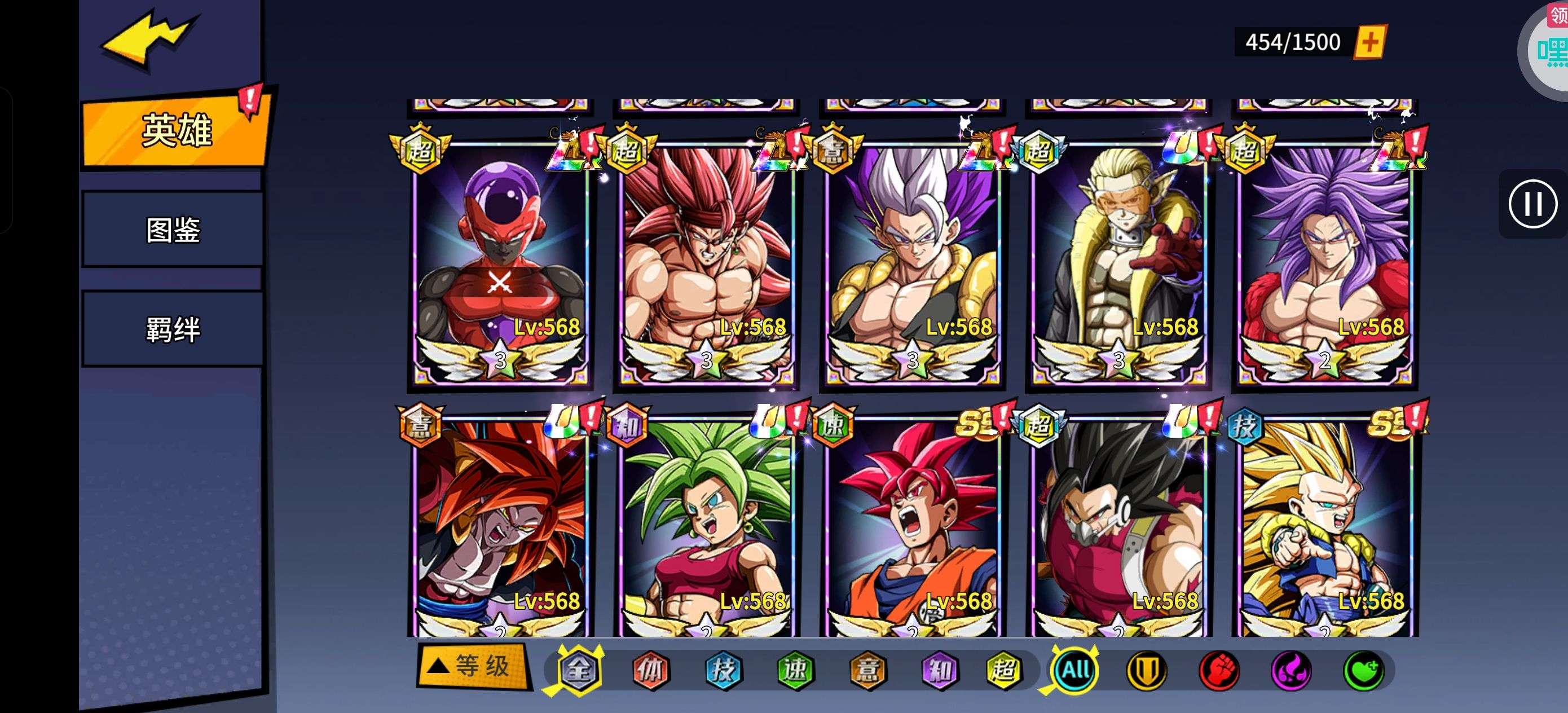Filter by the yellow shield defense role
Screen dimensions: 1568x713
pyautogui.click(x=1147, y=670)
